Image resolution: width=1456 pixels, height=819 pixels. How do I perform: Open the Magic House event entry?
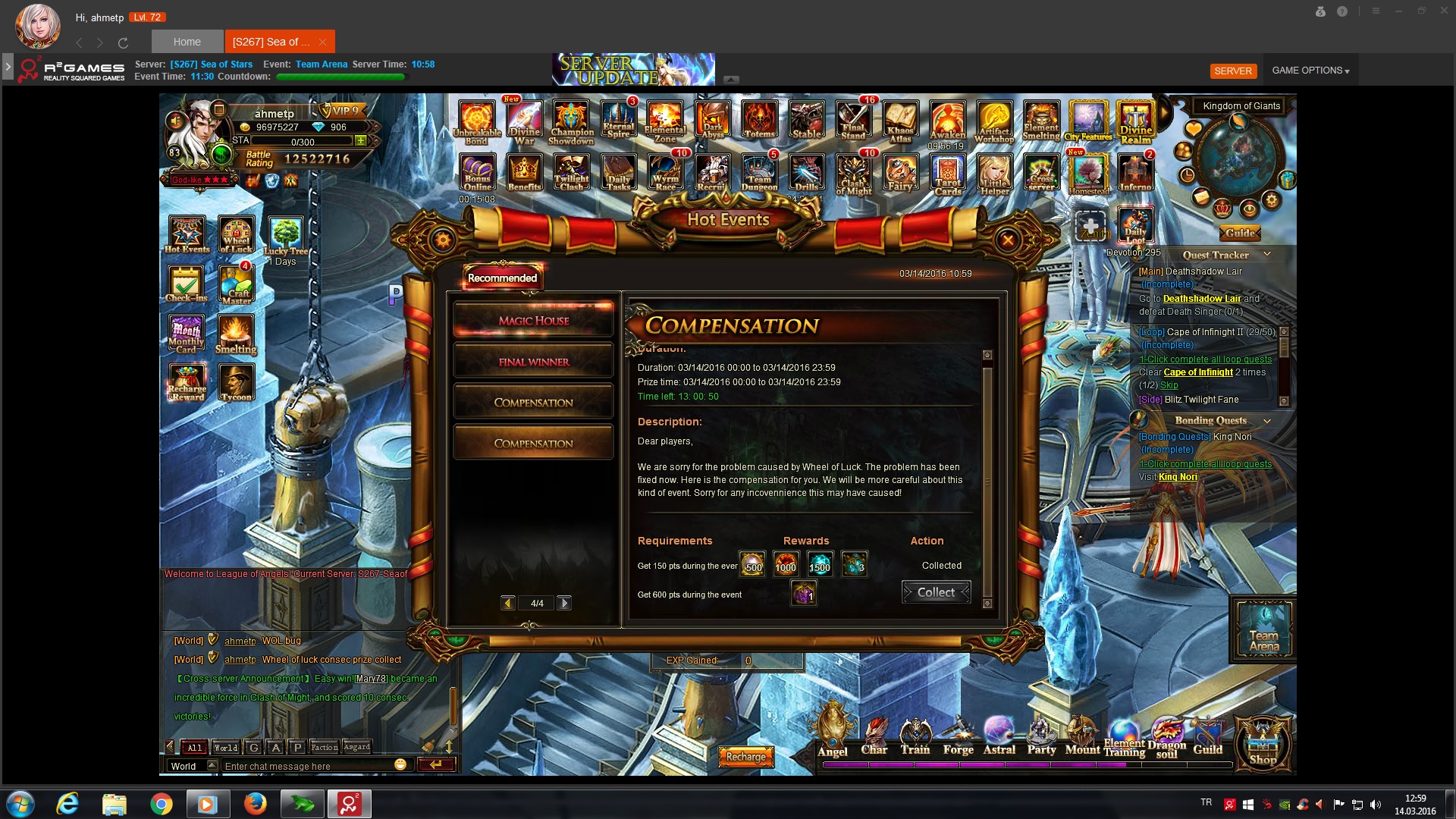click(x=533, y=321)
